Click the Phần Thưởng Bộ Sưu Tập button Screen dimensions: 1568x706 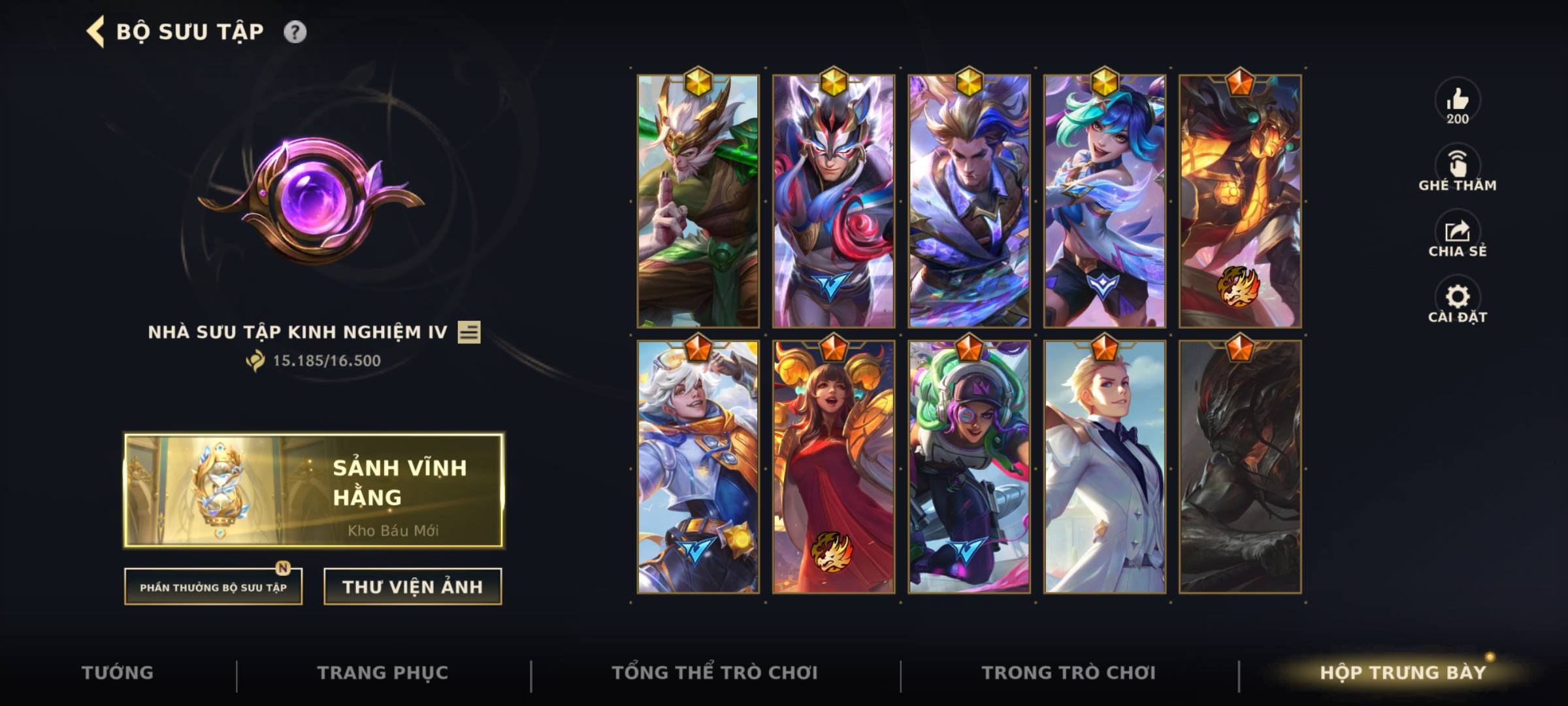212,587
